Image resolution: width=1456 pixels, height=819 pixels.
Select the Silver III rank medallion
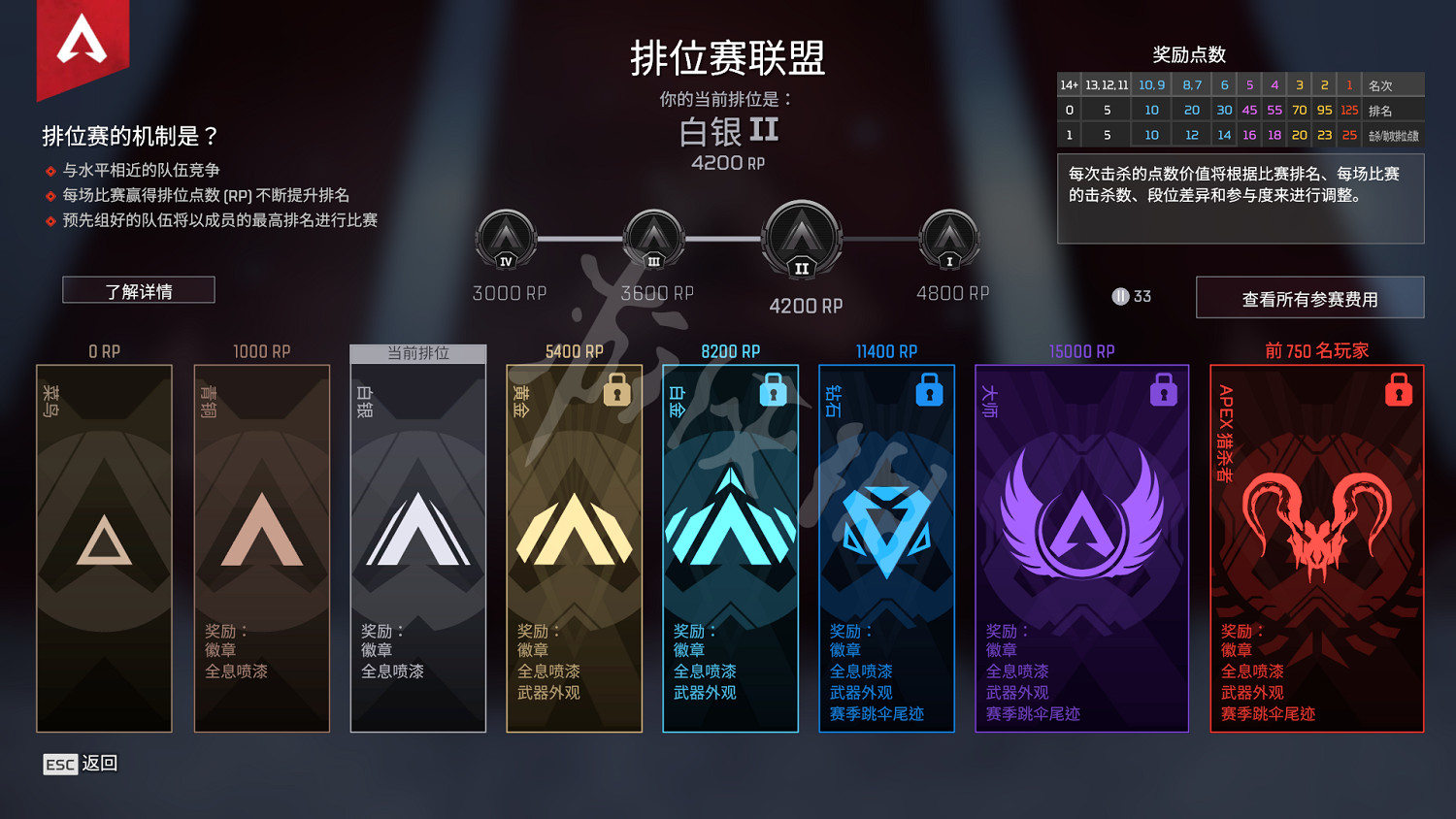[x=652, y=238]
